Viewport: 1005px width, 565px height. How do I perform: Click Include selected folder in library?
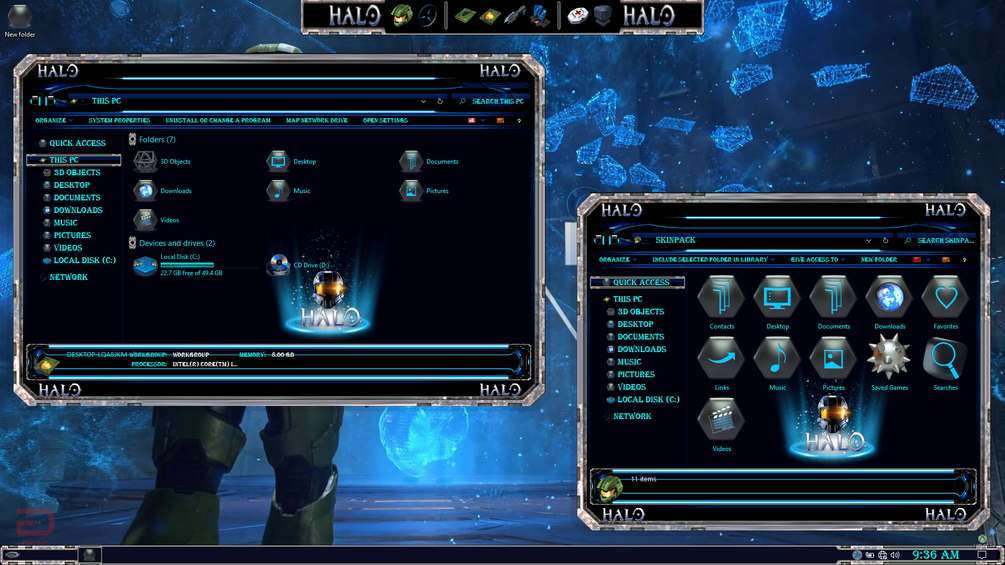710,260
